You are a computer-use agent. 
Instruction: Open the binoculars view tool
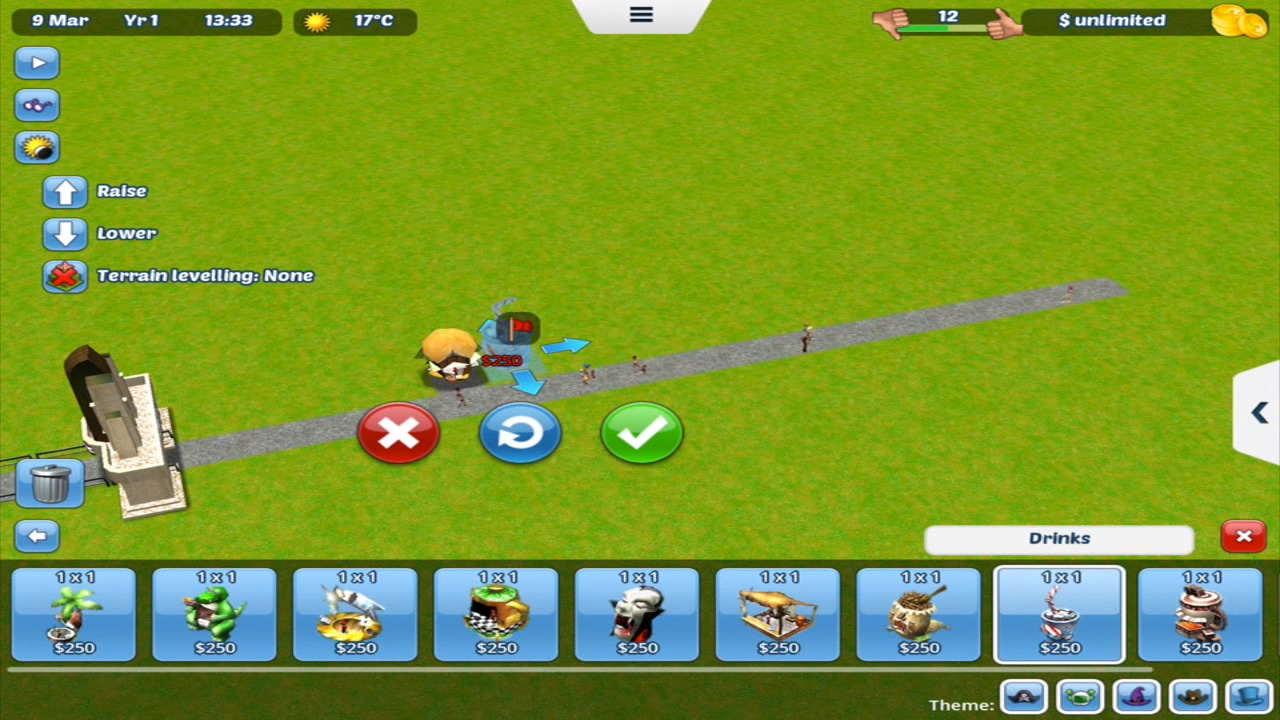pos(37,105)
